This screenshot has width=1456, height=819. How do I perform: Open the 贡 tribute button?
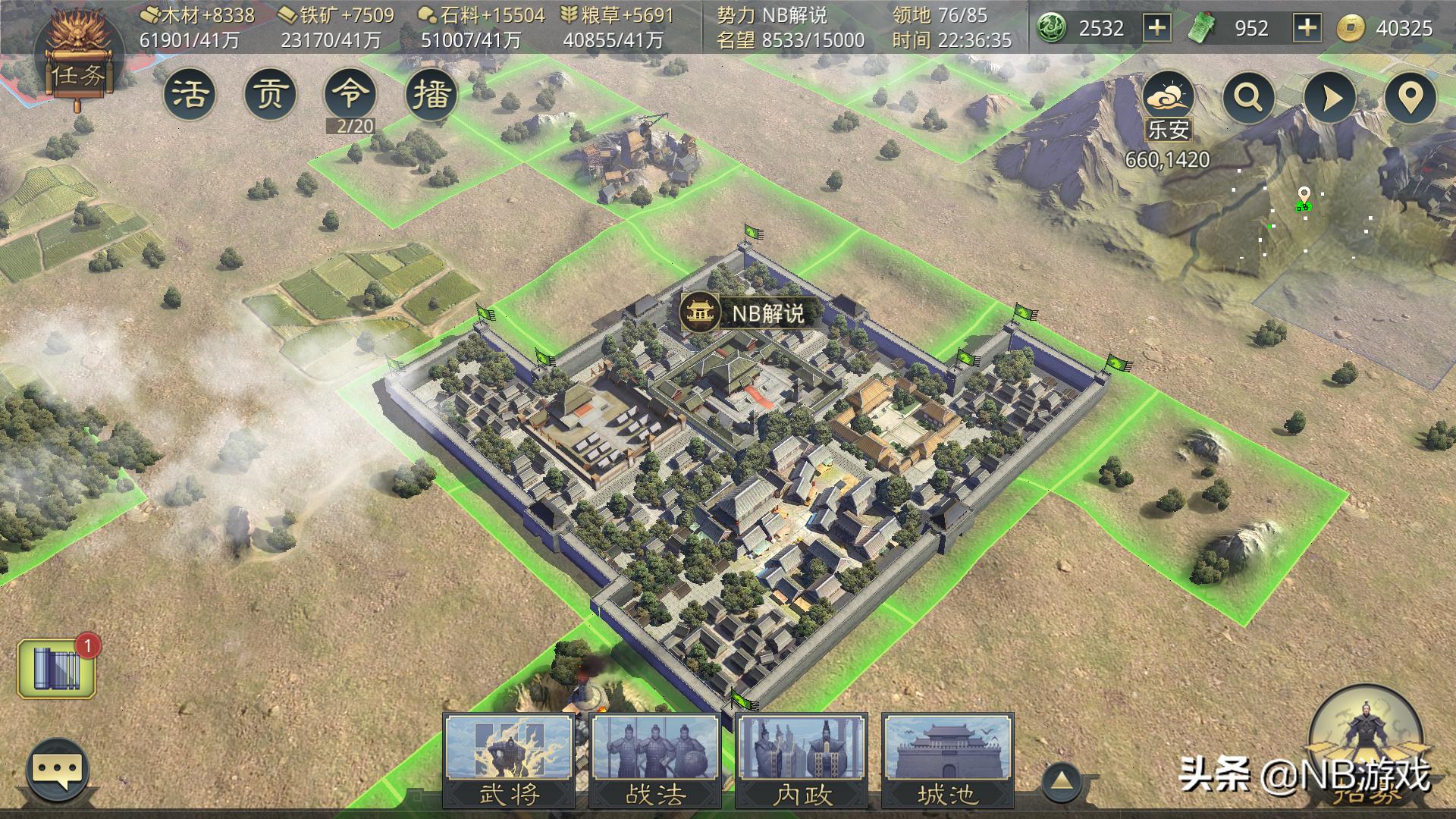click(x=270, y=95)
